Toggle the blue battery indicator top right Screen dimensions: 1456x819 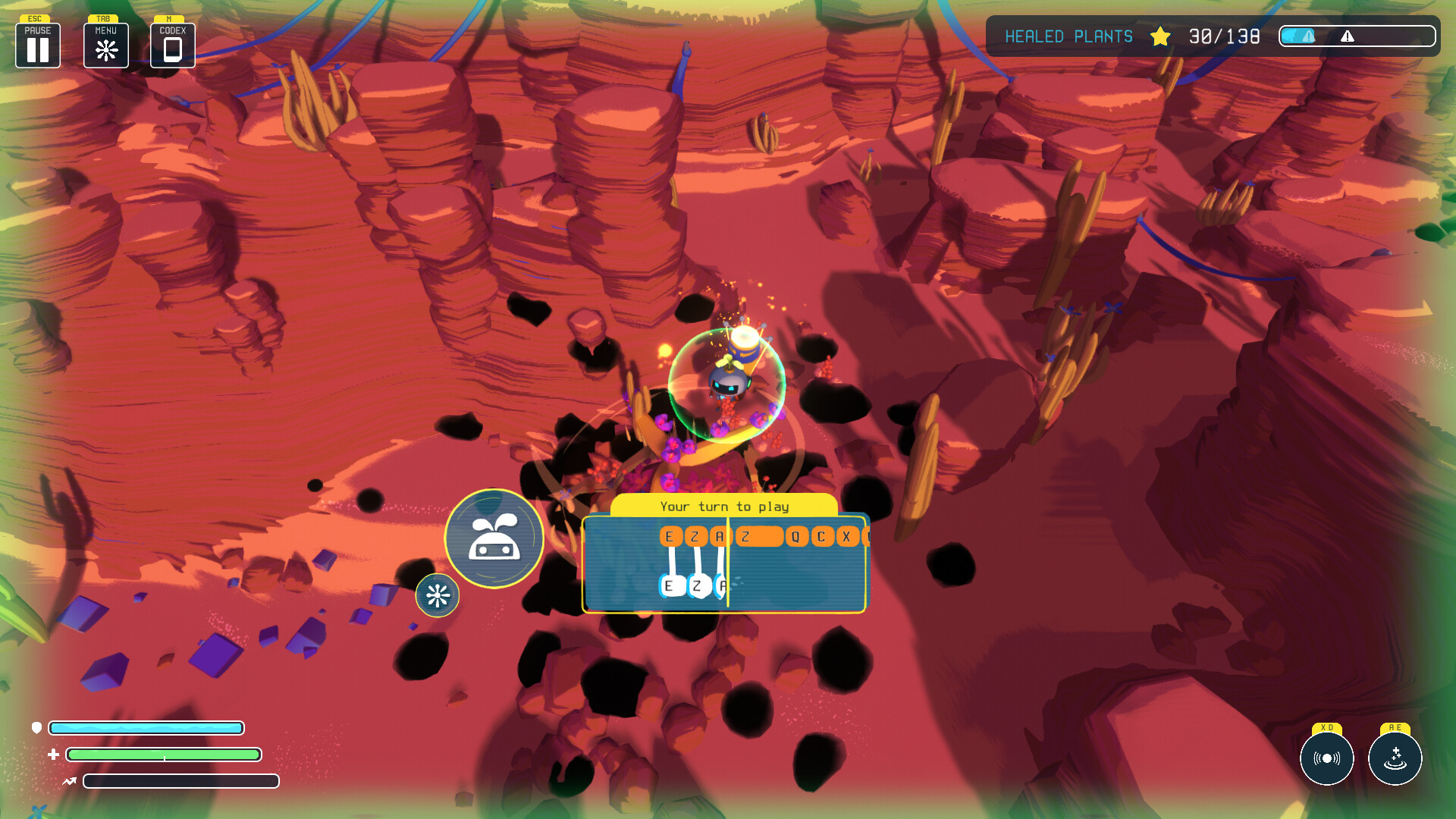[1298, 36]
